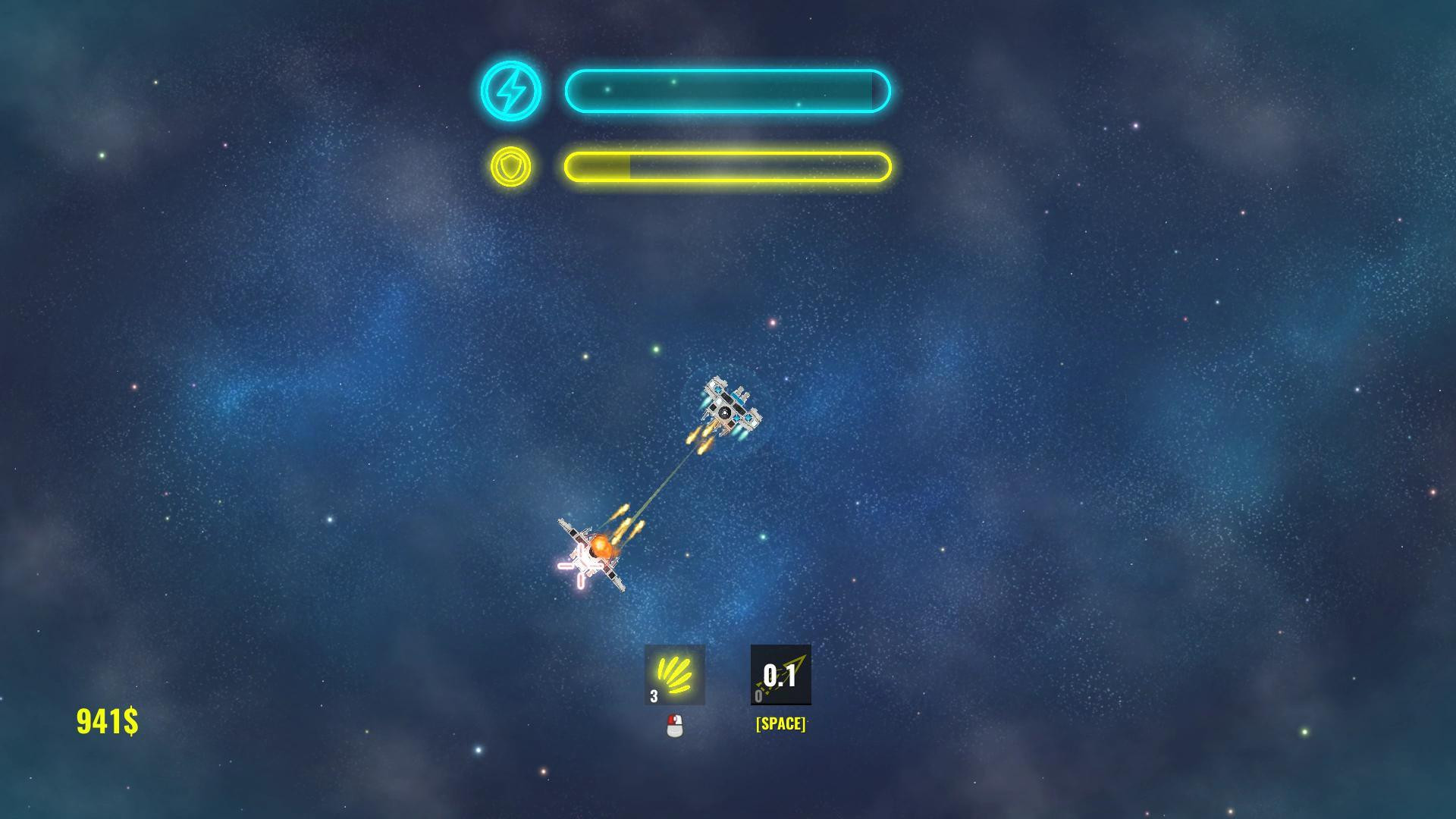Click the 941$ currency display

coord(106,723)
